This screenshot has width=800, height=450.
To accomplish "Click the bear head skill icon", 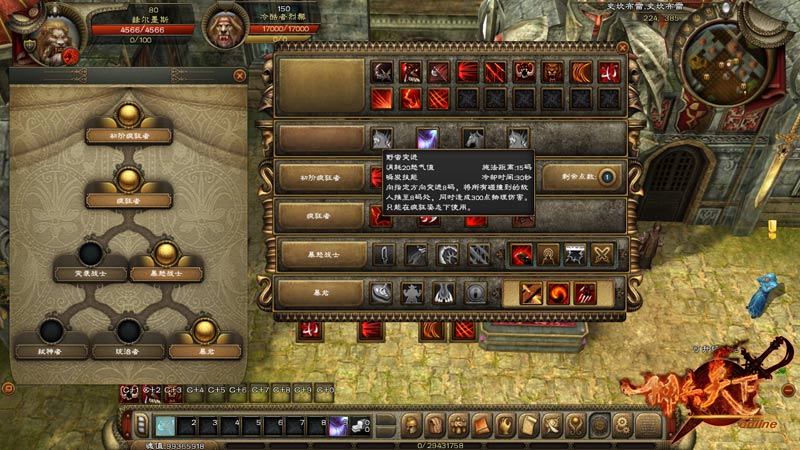I will click(x=524, y=72).
